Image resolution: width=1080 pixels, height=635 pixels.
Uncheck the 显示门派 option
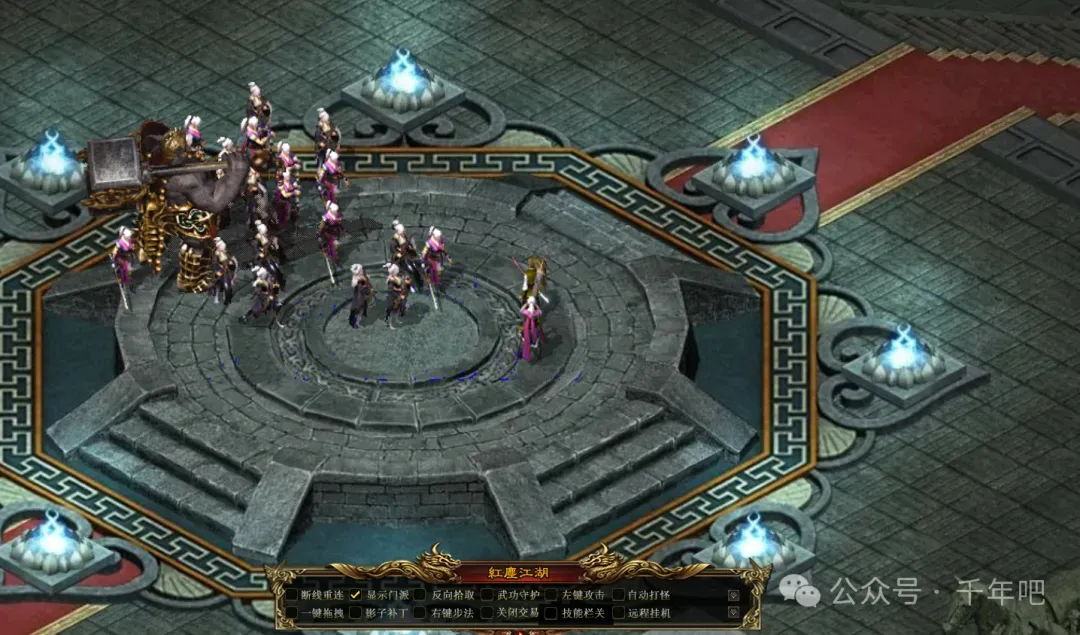coord(355,595)
